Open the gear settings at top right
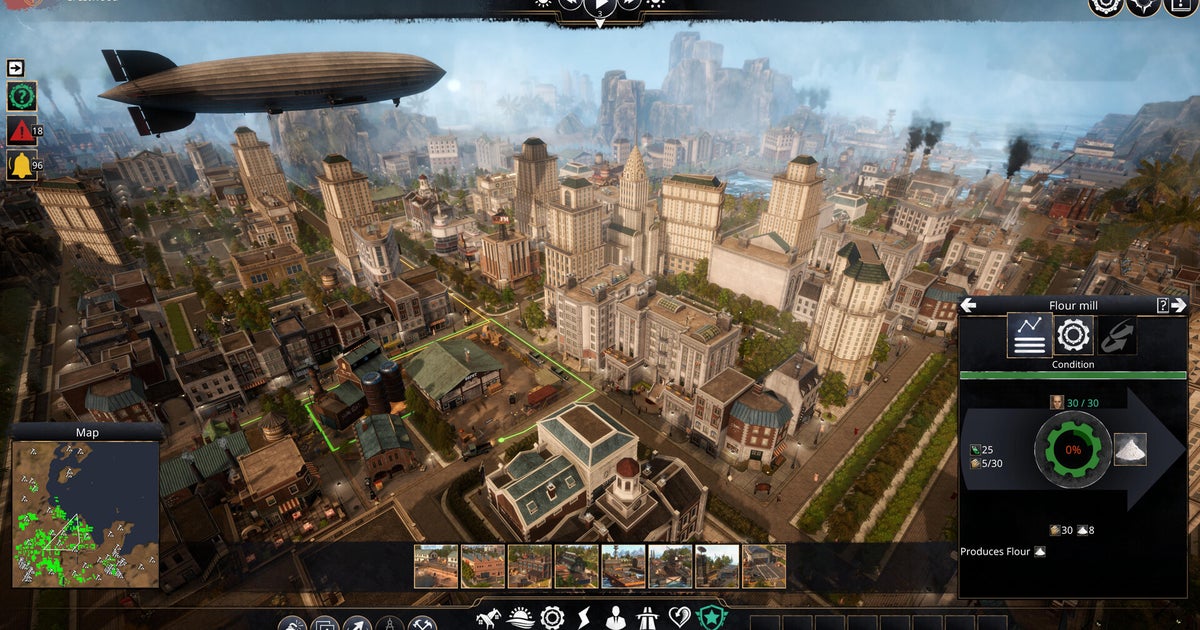Image resolution: width=1200 pixels, height=630 pixels. [1105, 5]
